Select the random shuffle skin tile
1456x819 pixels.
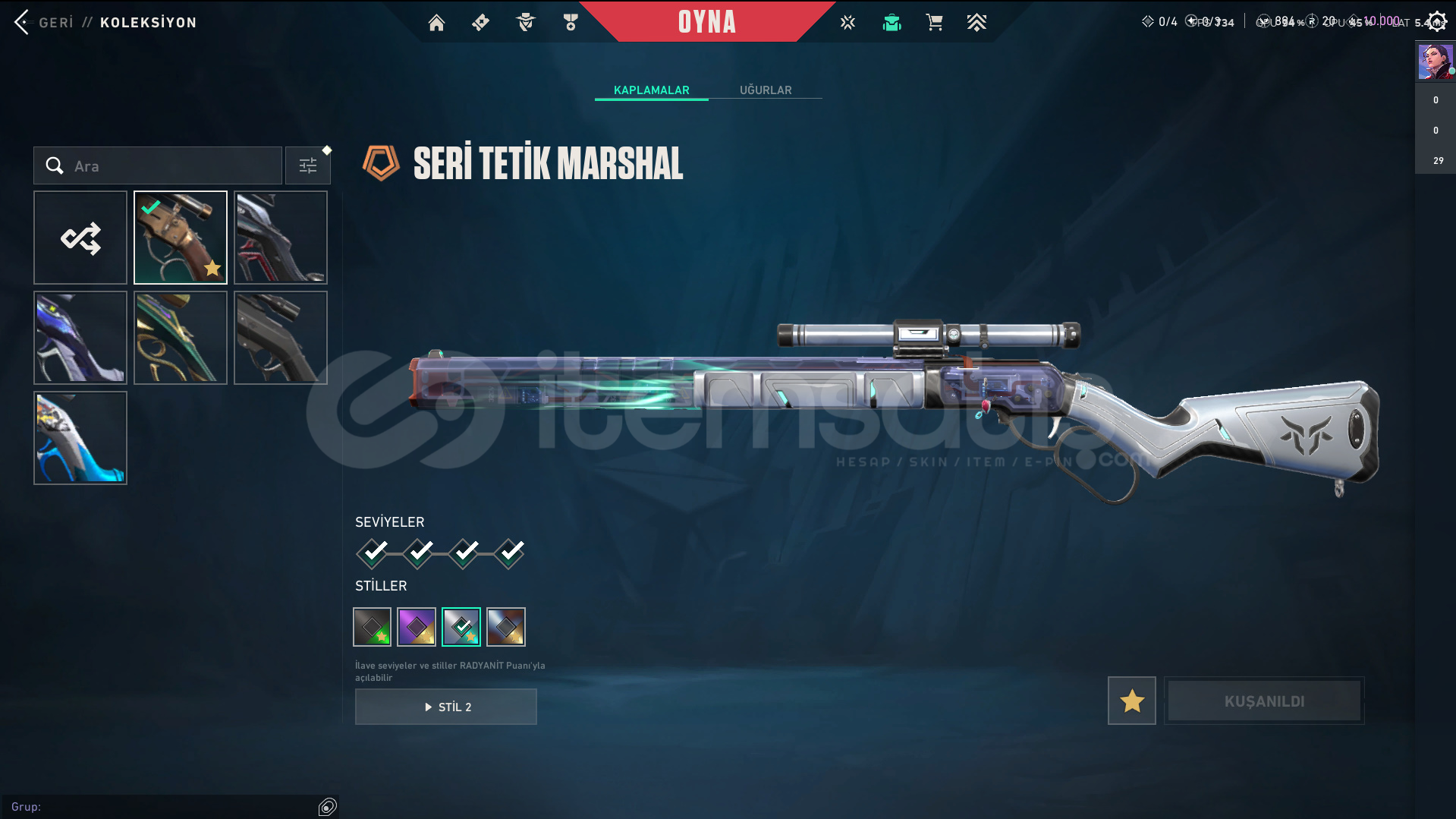point(80,238)
